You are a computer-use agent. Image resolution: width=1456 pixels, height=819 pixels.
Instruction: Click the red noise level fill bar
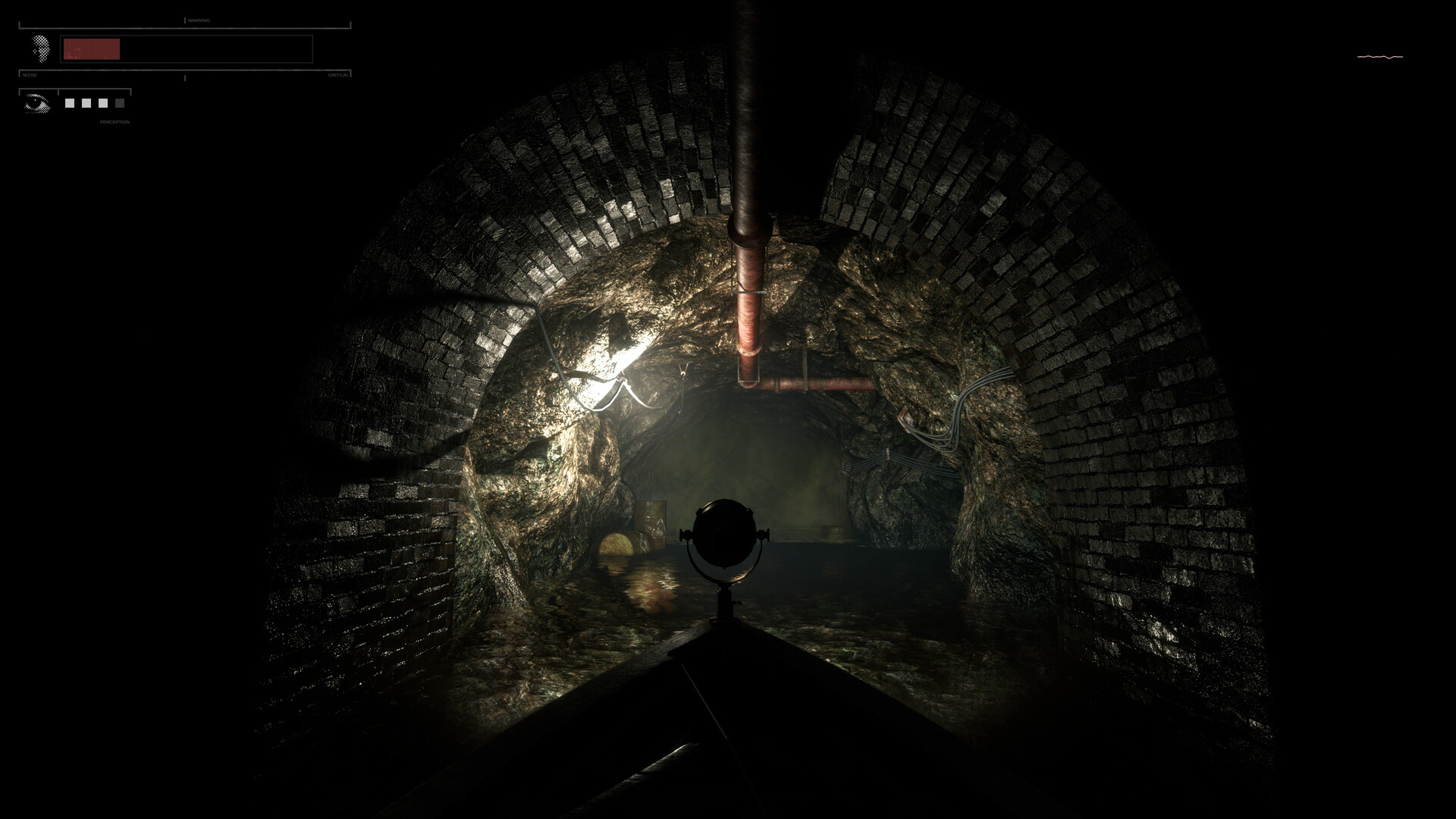[x=91, y=49]
